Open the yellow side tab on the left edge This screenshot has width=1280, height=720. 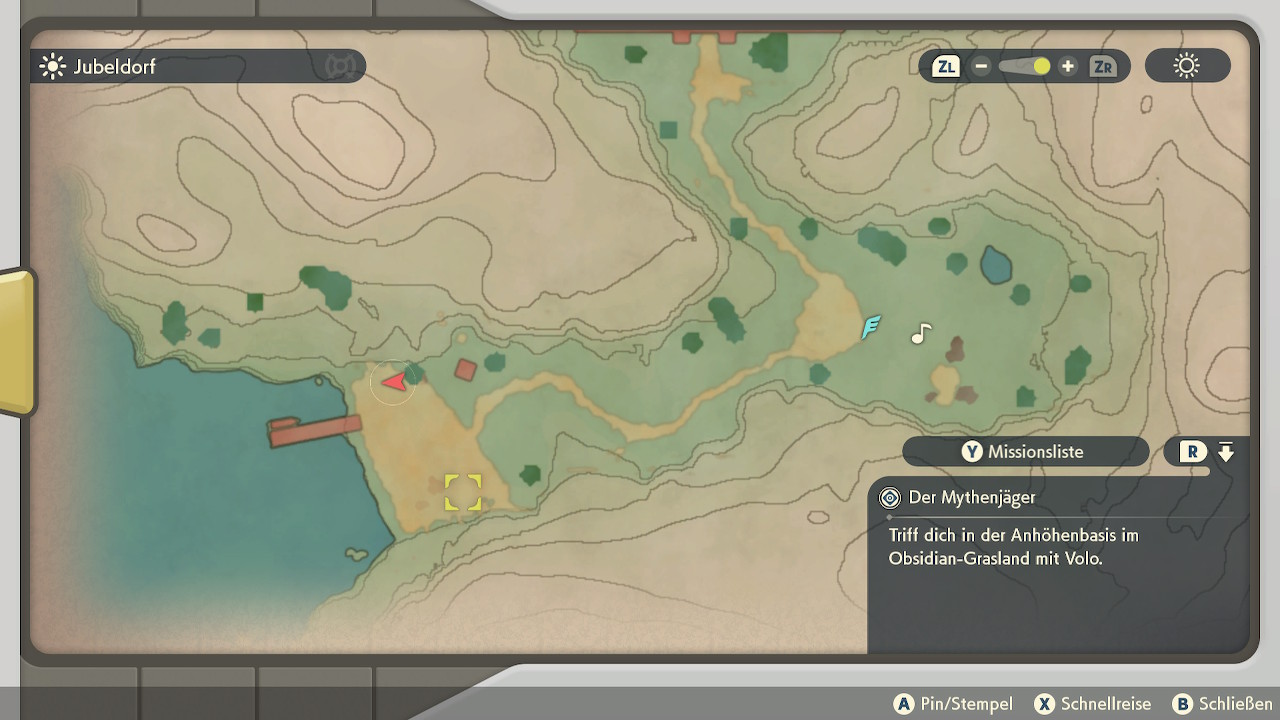[17, 341]
